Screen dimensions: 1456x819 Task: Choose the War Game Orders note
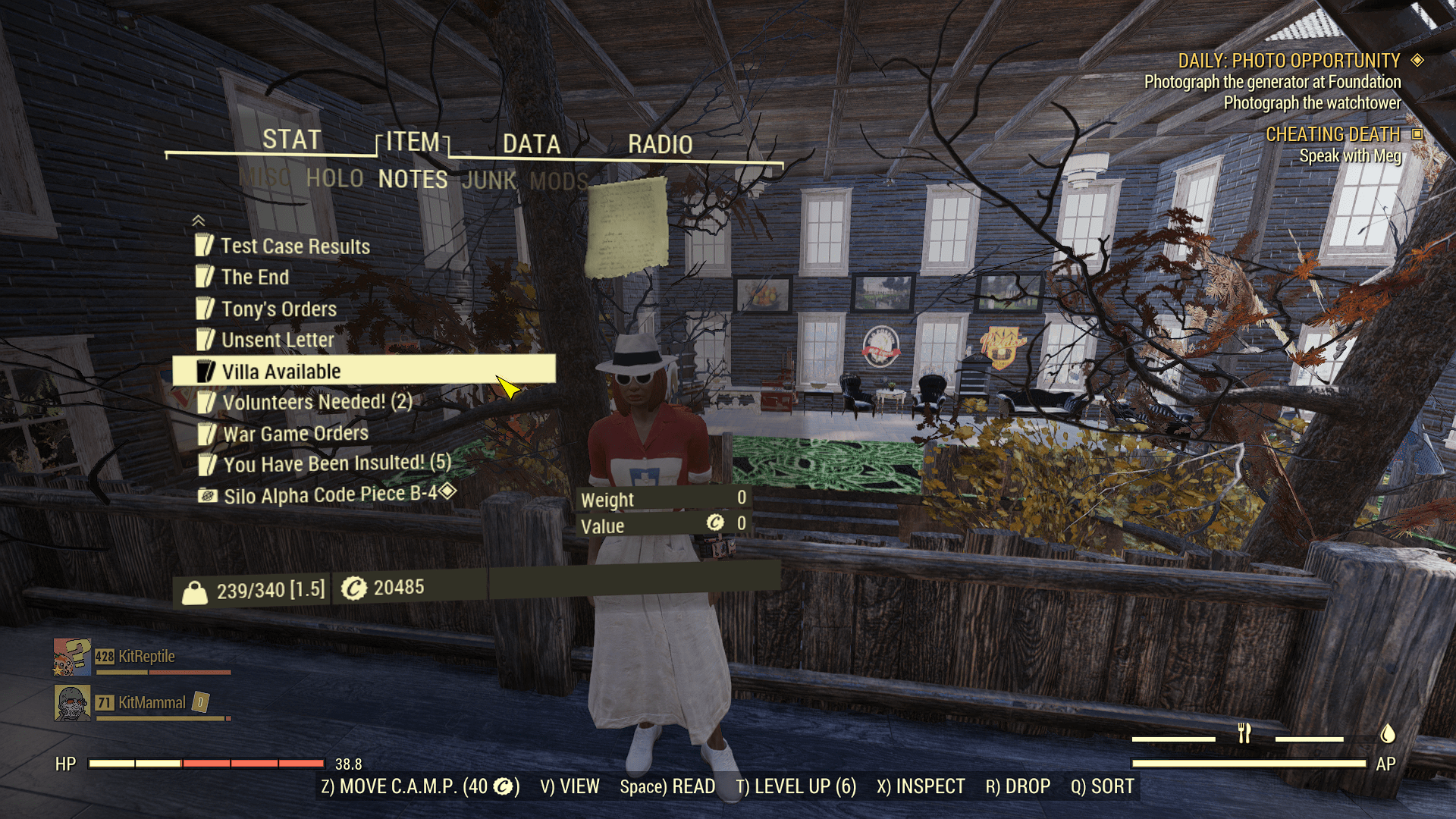click(295, 434)
